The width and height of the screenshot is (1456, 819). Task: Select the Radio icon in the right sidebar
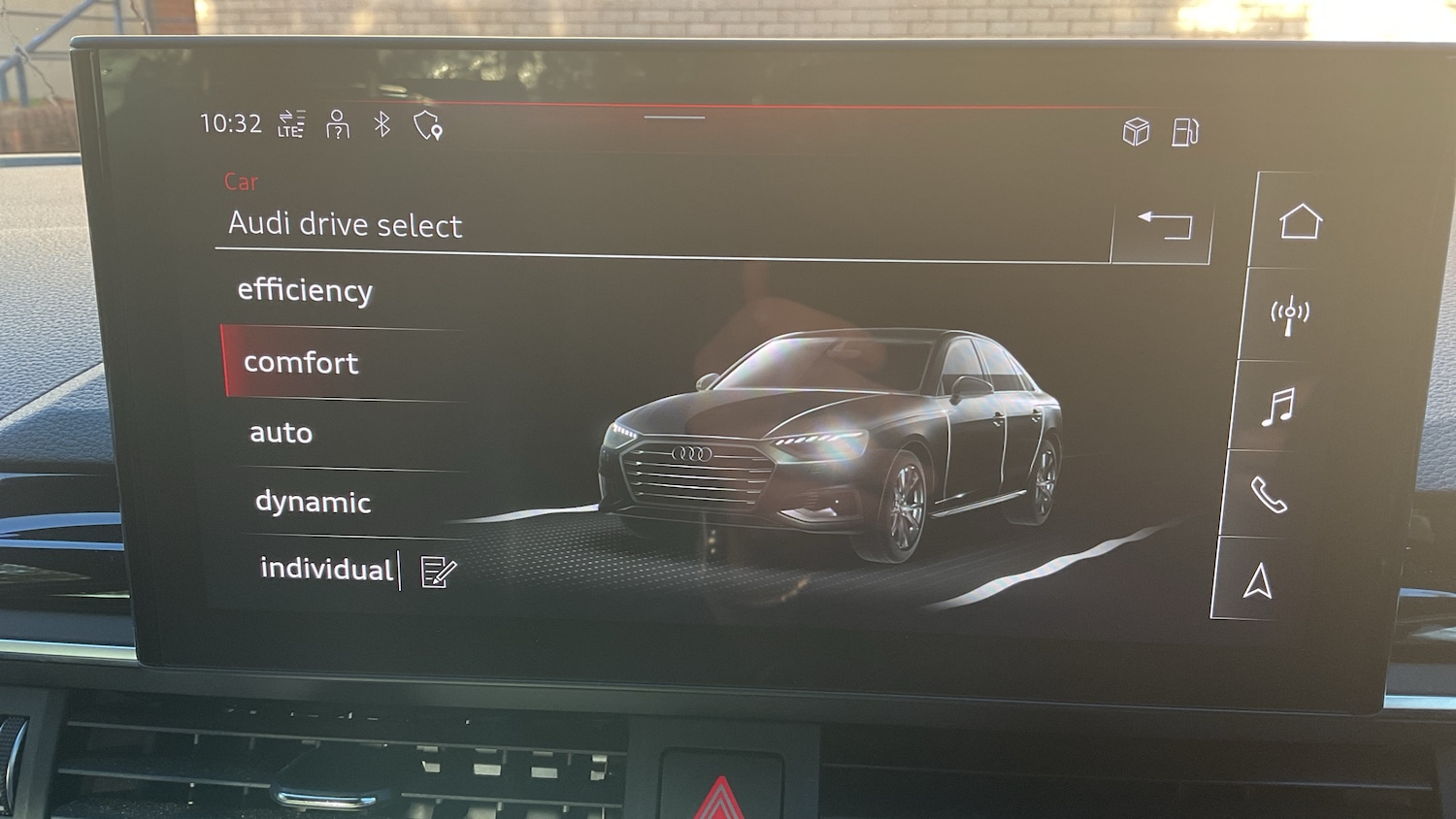pyautogui.click(x=1289, y=313)
